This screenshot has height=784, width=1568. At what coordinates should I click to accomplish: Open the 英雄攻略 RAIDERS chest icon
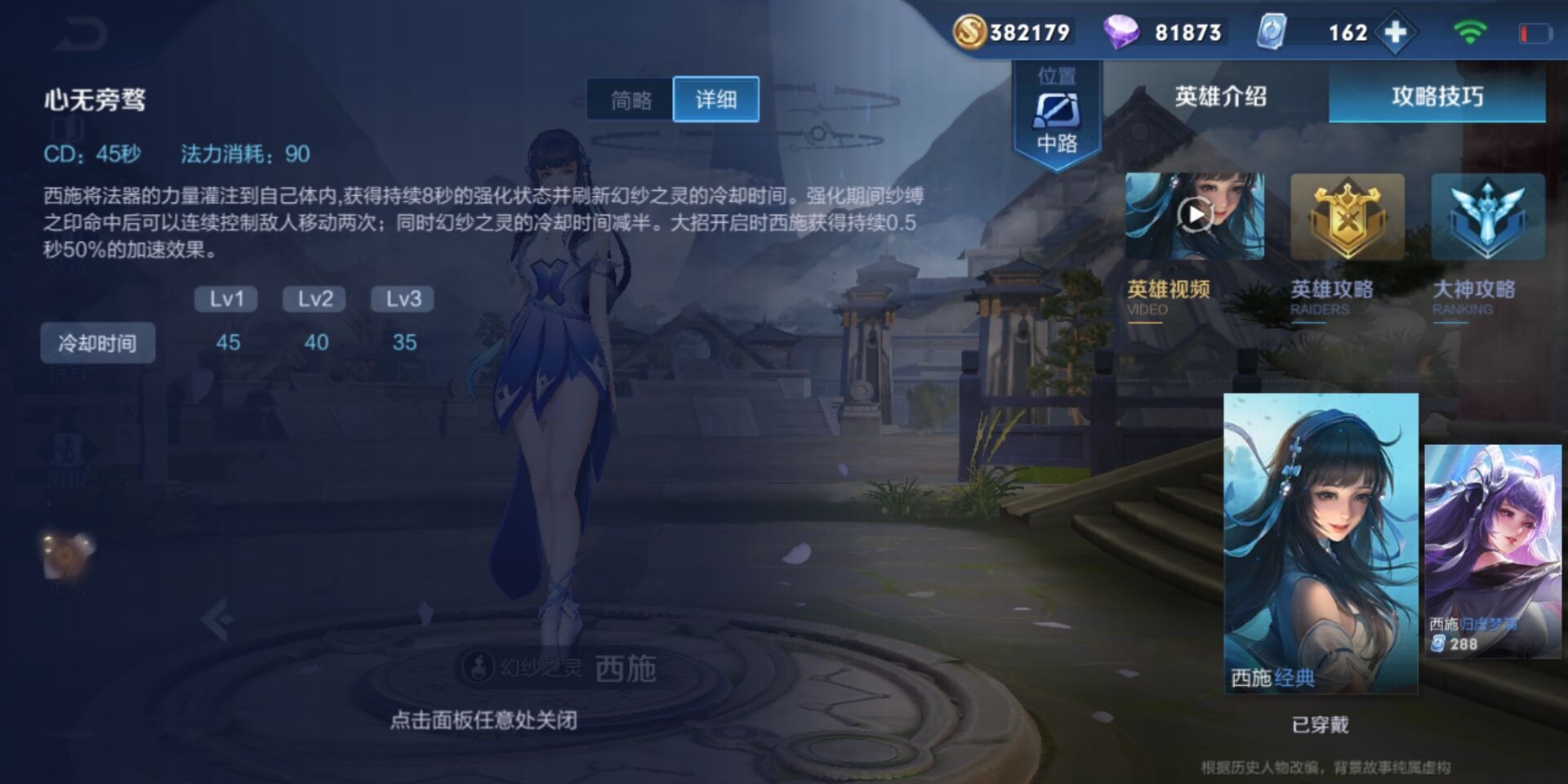[x=1349, y=214]
